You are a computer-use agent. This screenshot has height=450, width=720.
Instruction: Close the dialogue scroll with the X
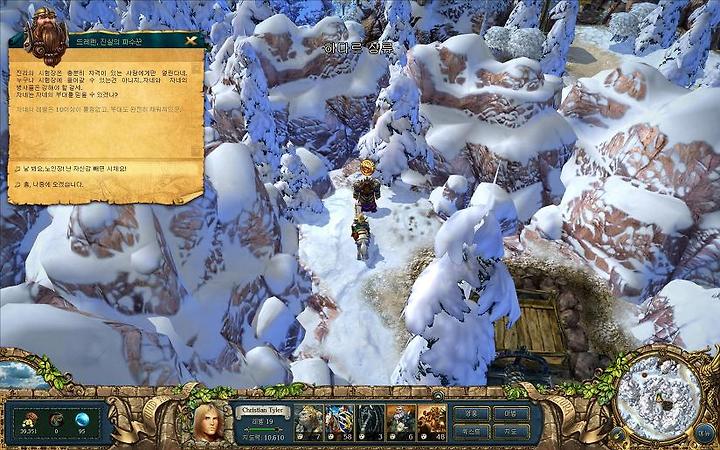[191, 41]
